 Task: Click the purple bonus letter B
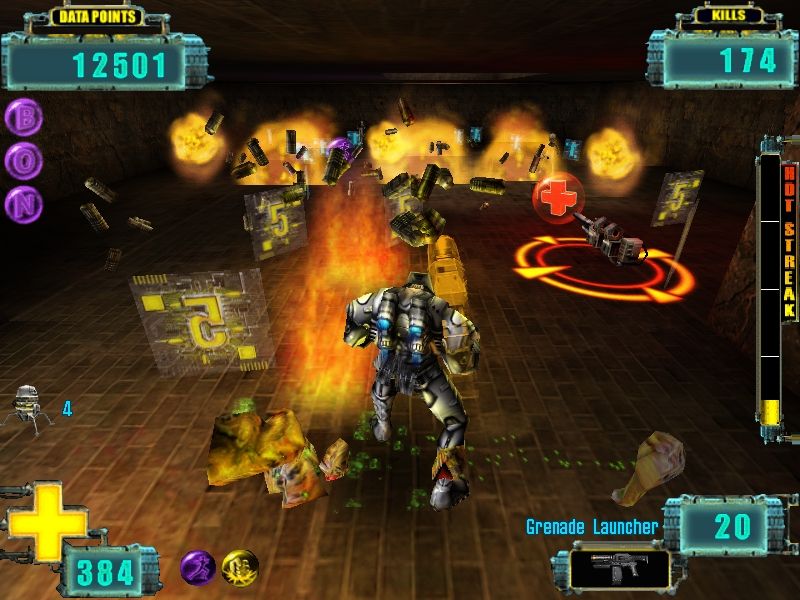tap(24, 118)
